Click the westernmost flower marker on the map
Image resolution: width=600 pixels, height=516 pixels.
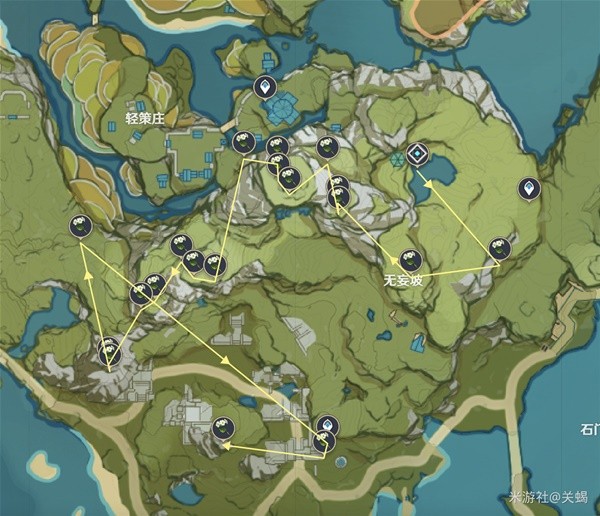[x=81, y=227]
